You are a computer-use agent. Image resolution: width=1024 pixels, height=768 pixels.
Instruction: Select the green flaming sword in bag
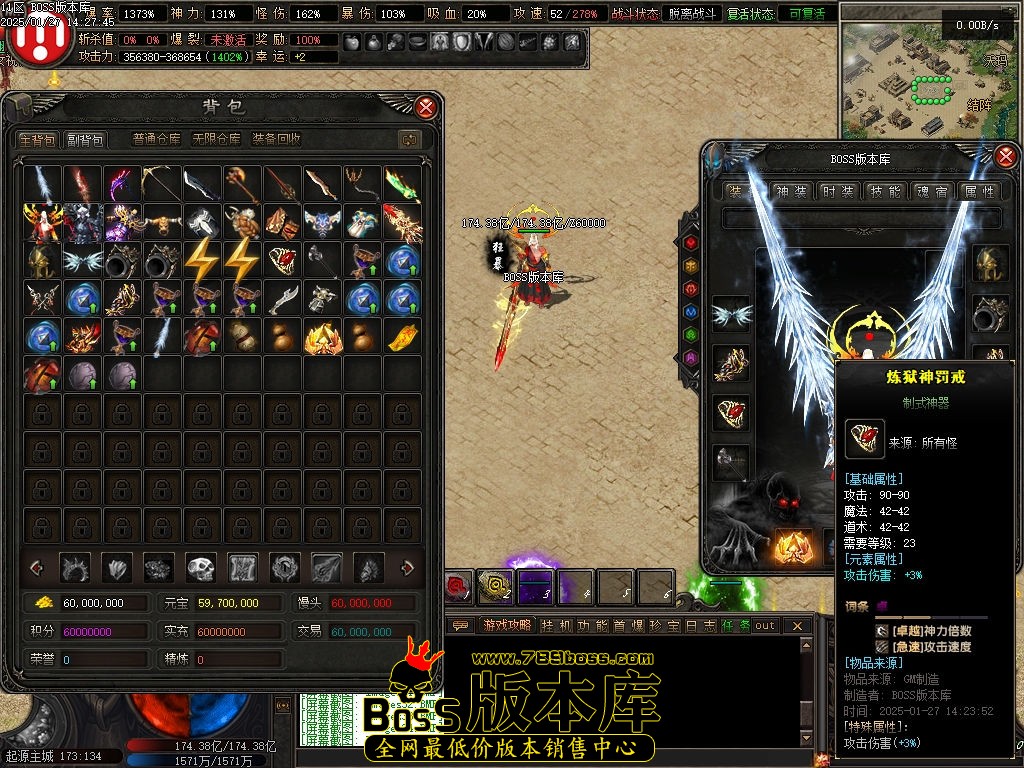[402, 184]
